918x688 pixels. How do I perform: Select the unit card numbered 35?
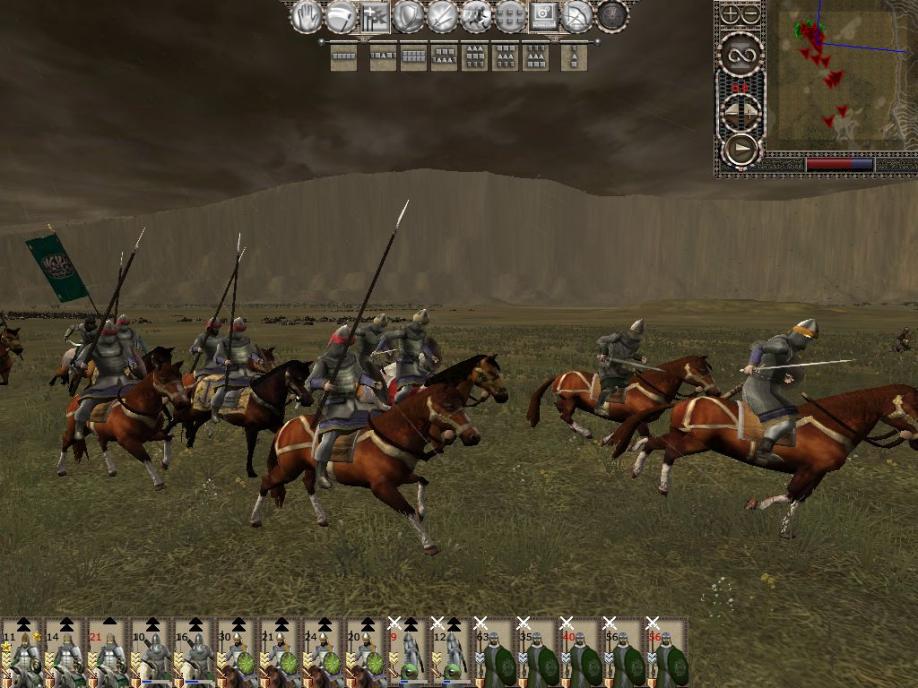pyautogui.click(x=537, y=655)
